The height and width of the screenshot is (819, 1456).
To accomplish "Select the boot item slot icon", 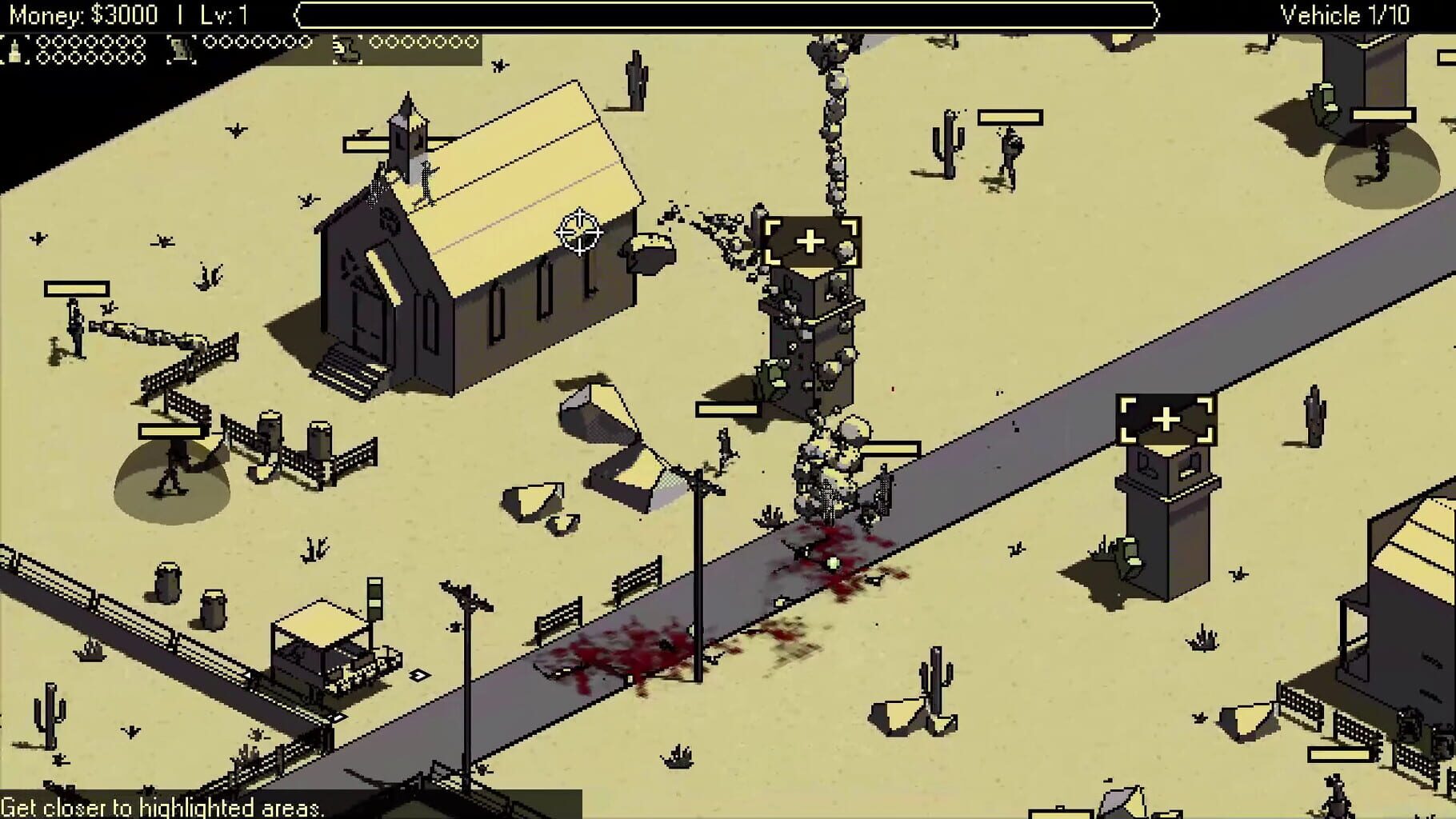I will click(344, 46).
